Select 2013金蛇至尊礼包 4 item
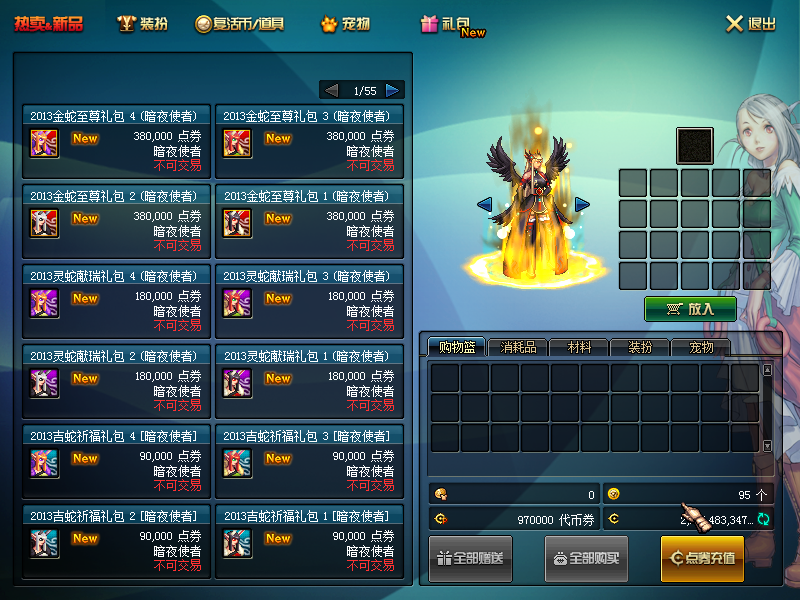This screenshot has width=800, height=600. click(x=116, y=140)
